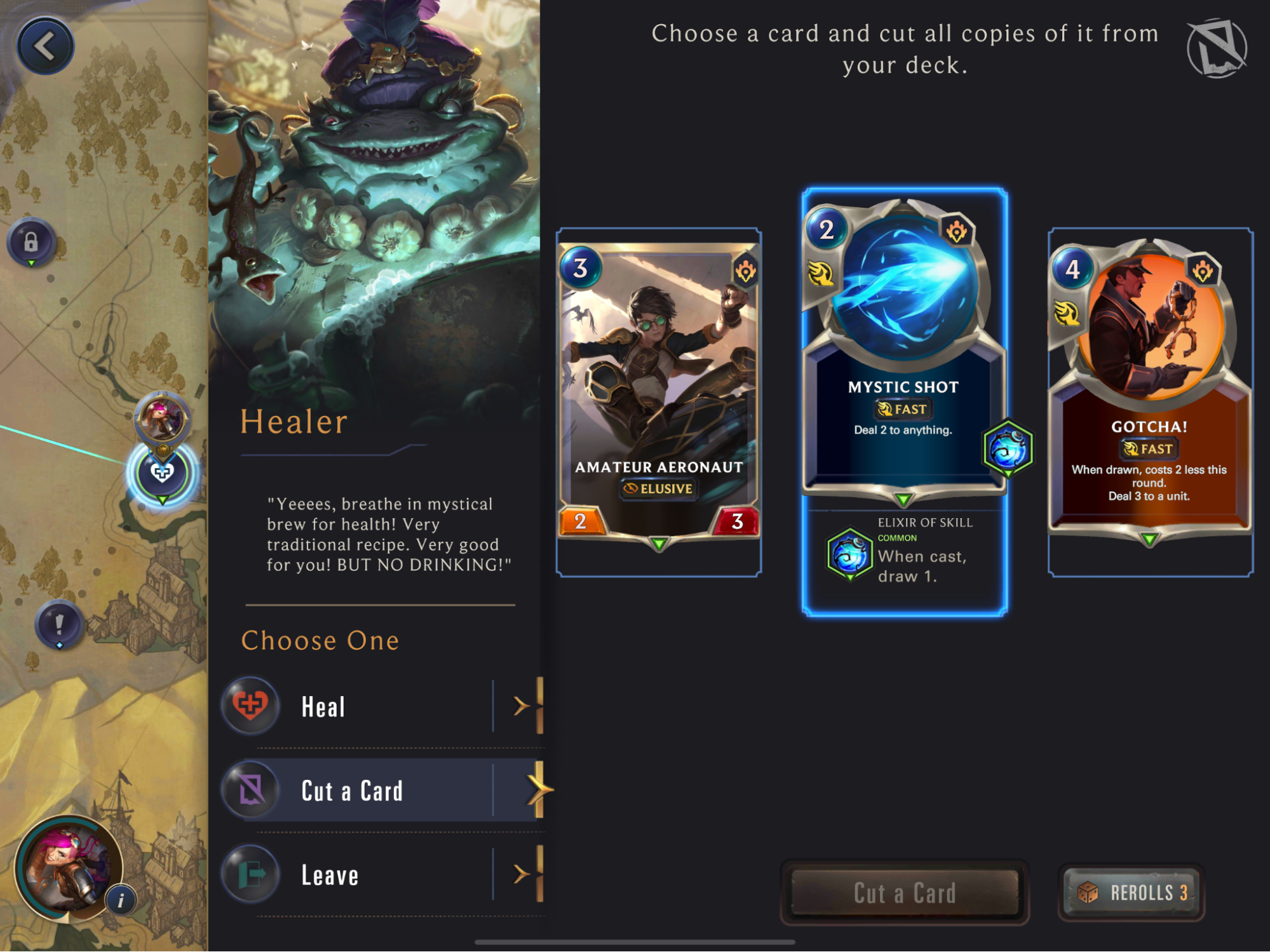1270x952 pixels.
Task: Confirm with the Cut a Card button
Action: click(904, 892)
